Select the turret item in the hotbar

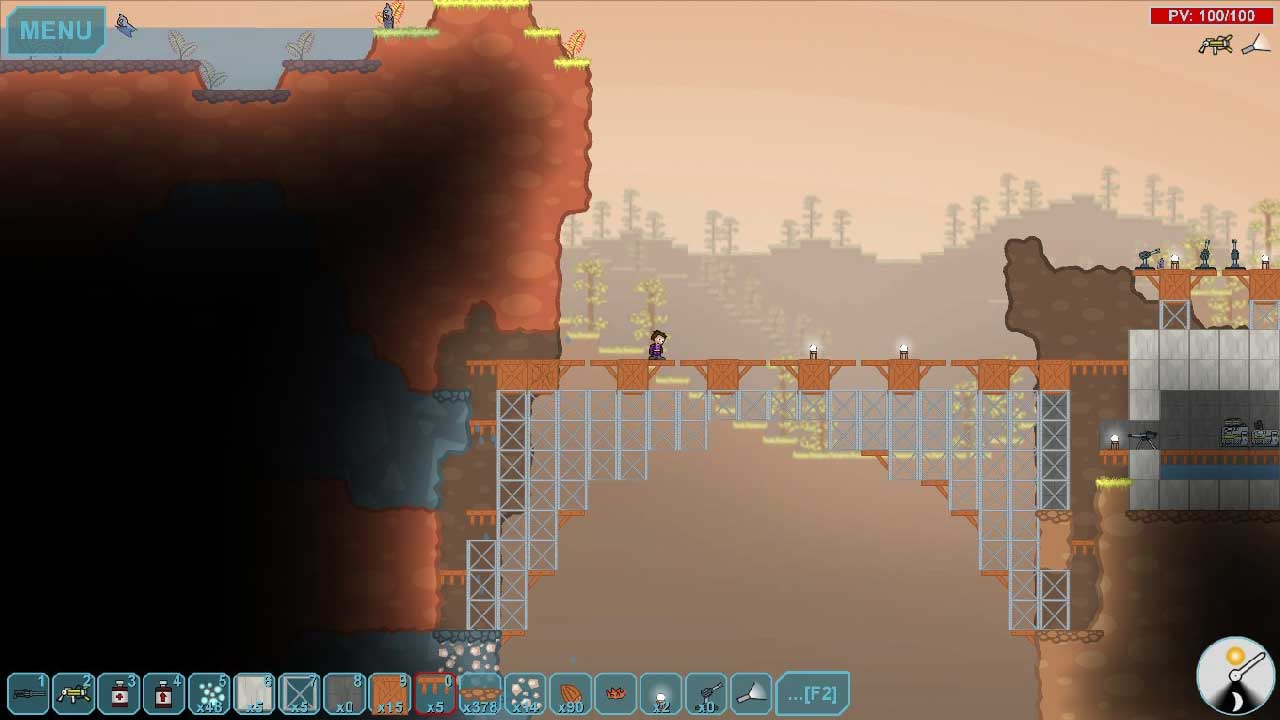[x=706, y=693]
